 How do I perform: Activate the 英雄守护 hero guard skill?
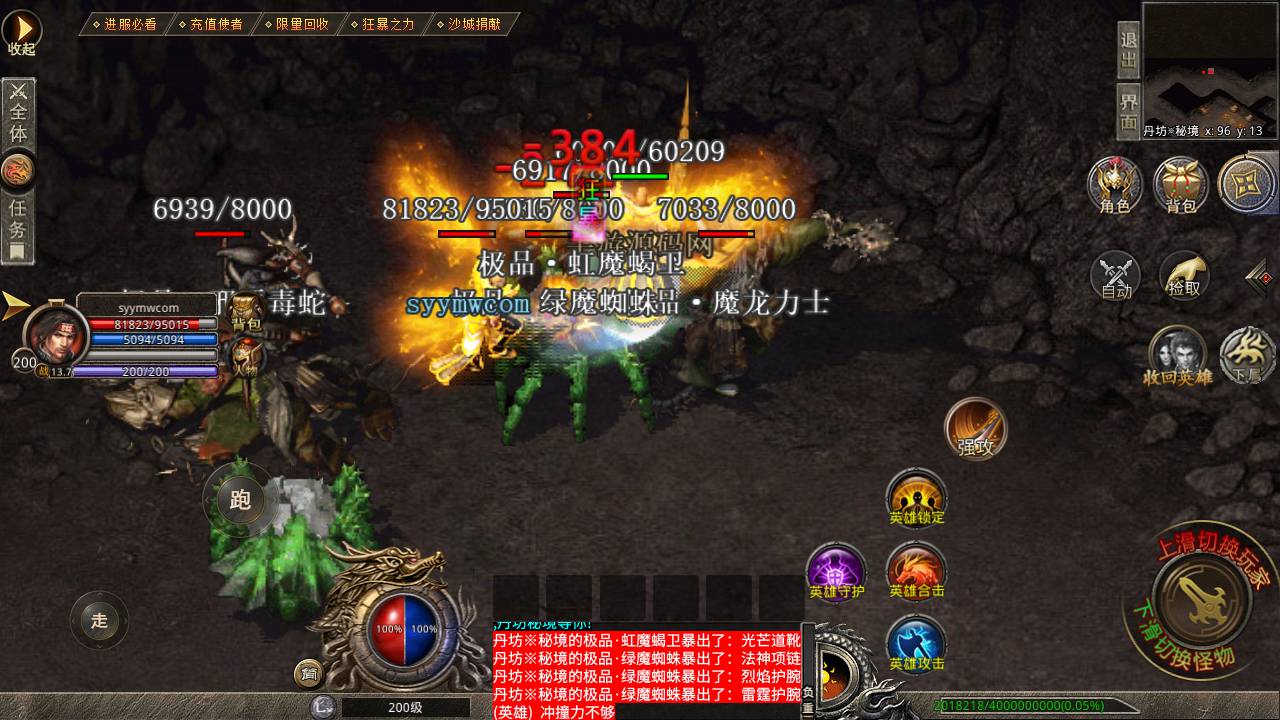(836, 571)
